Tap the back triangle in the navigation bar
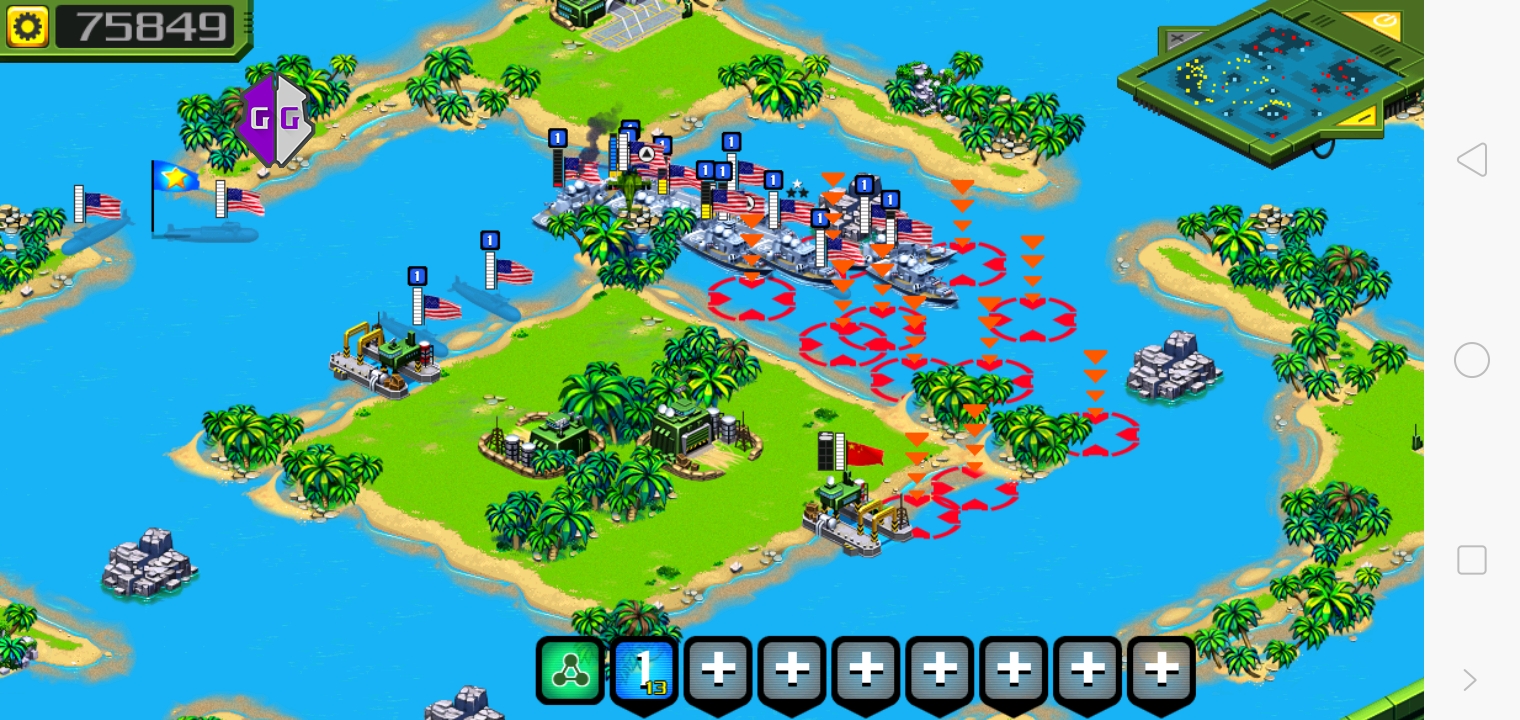Image resolution: width=1520 pixels, height=720 pixels. (1470, 160)
